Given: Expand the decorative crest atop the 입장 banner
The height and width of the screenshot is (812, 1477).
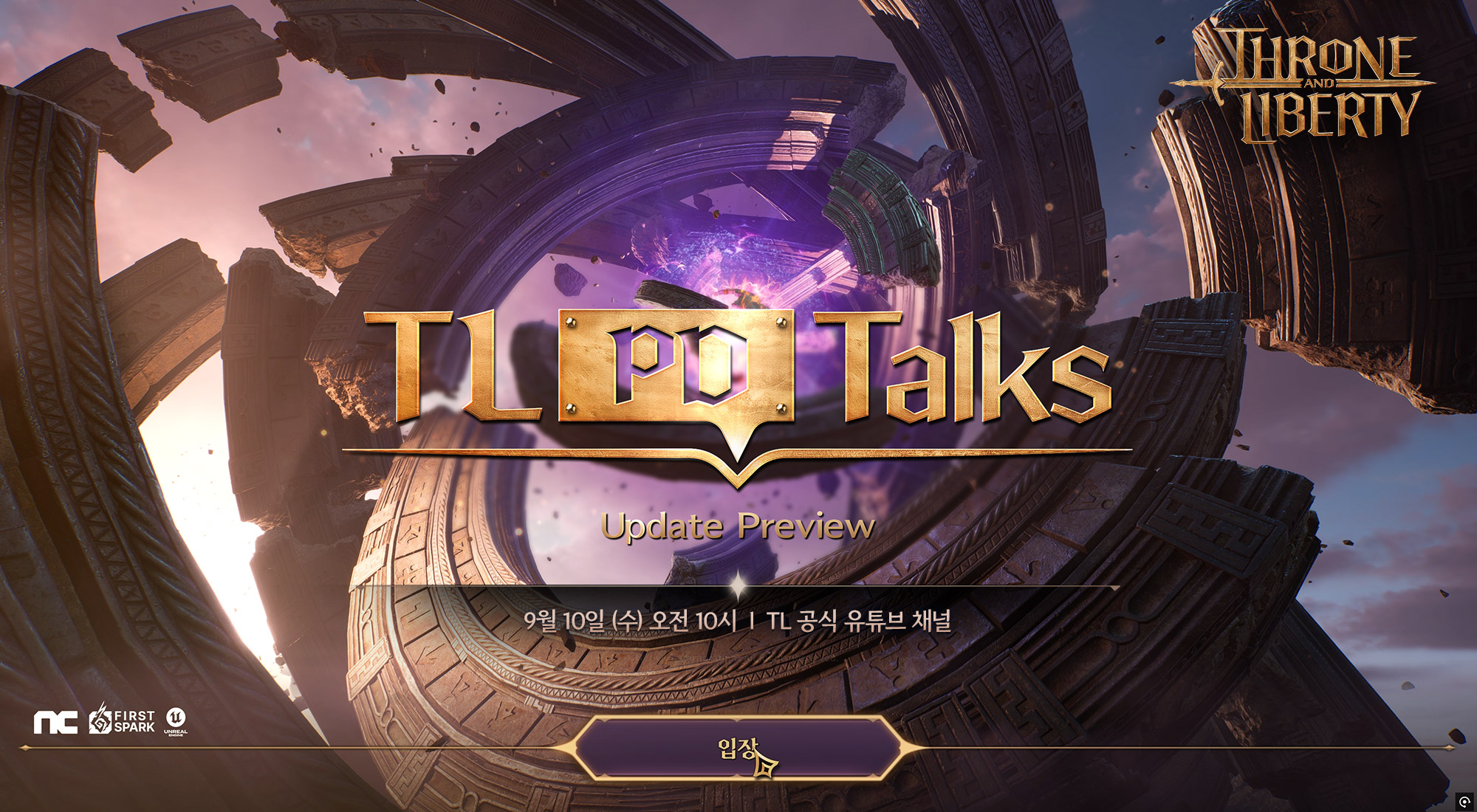Looking at the screenshot, I should [x=738, y=718].
